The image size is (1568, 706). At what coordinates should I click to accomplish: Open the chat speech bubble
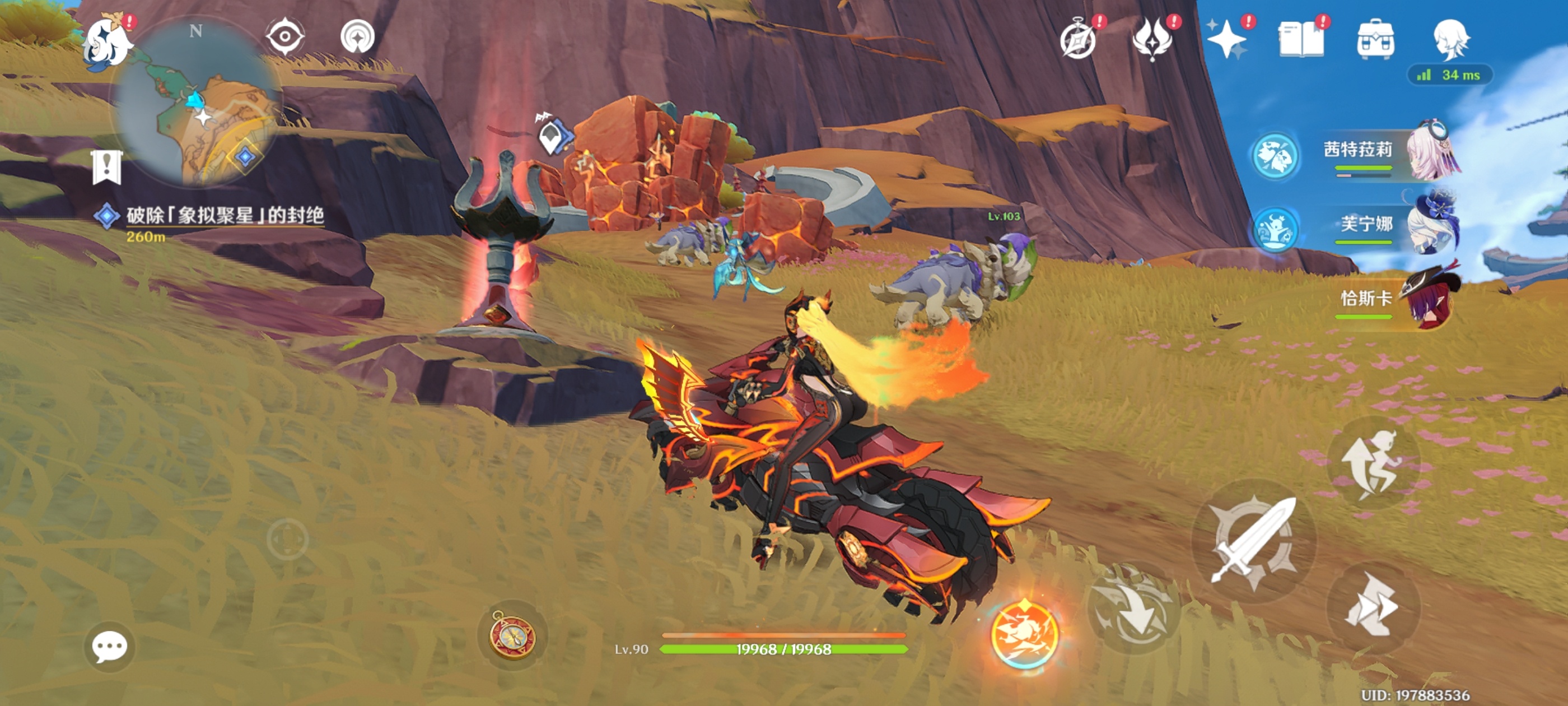(x=110, y=647)
